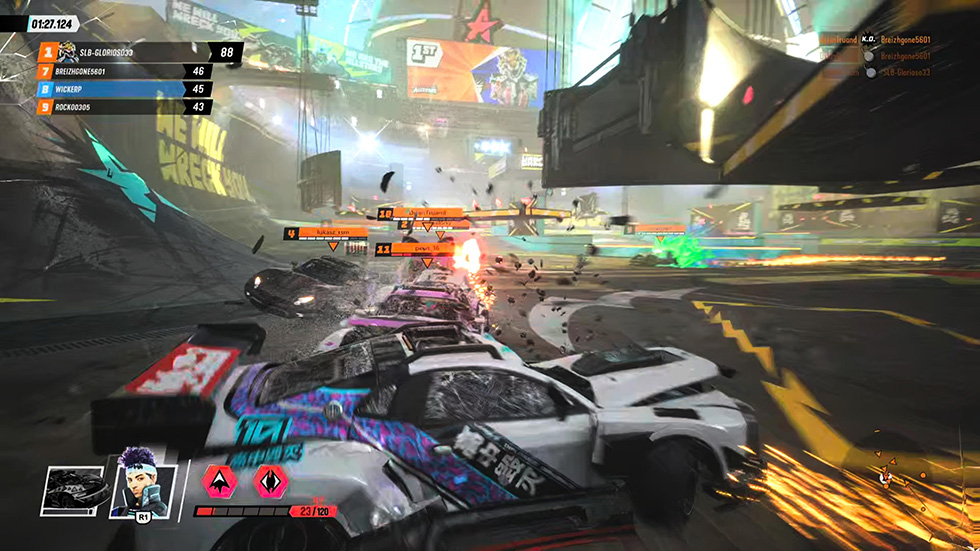980x551 pixels.
Task: Activate the red hexagon arrowhead ability
Action: click(x=217, y=480)
